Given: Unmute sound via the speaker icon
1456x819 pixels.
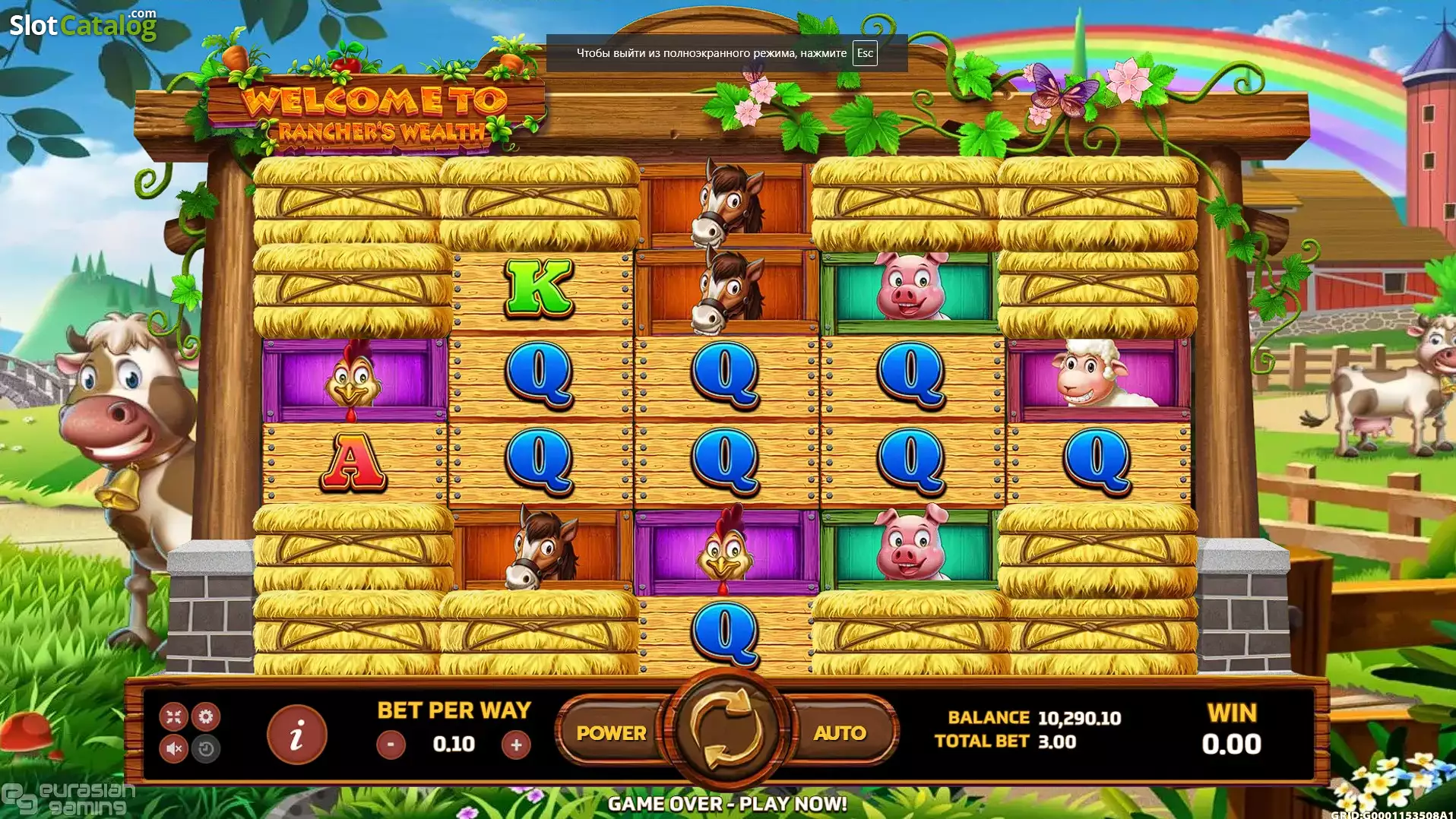Looking at the screenshot, I should coord(173,750).
